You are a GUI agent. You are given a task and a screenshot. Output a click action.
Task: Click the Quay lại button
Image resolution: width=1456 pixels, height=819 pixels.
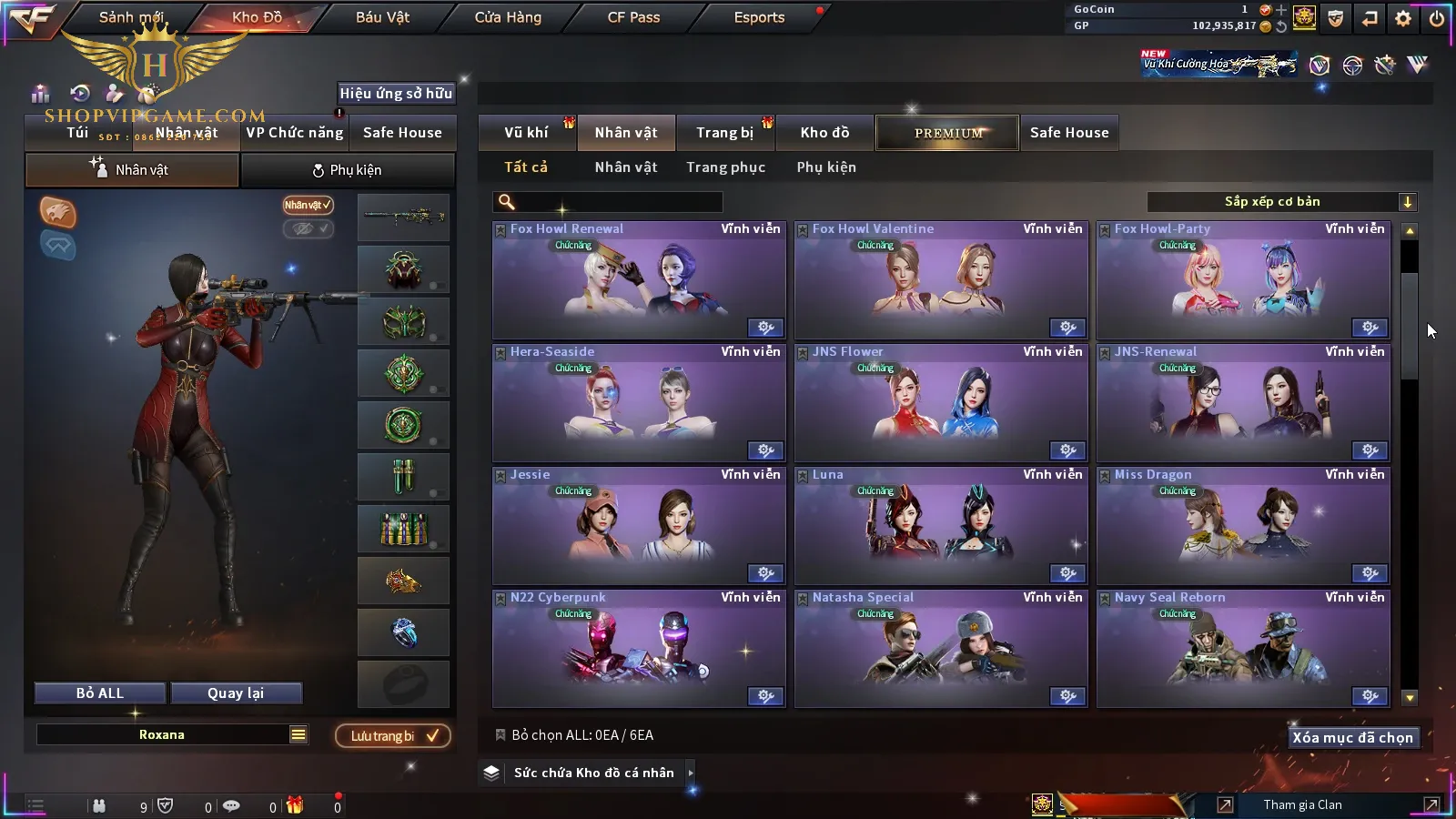tap(236, 693)
